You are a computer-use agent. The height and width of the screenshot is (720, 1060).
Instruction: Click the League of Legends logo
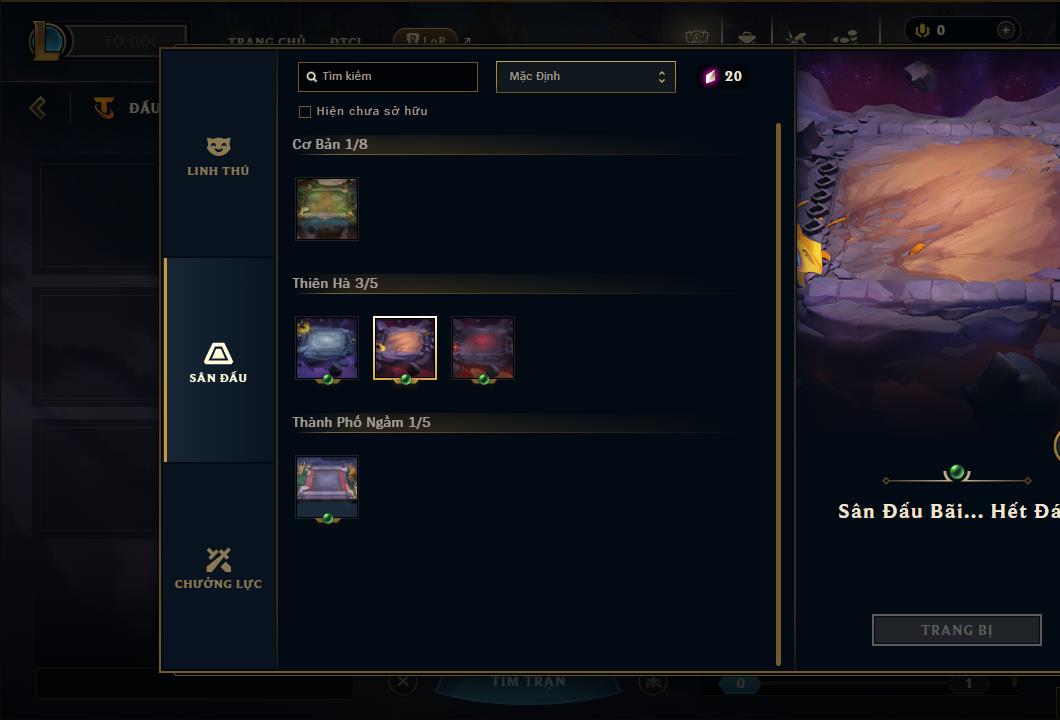click(x=48, y=41)
